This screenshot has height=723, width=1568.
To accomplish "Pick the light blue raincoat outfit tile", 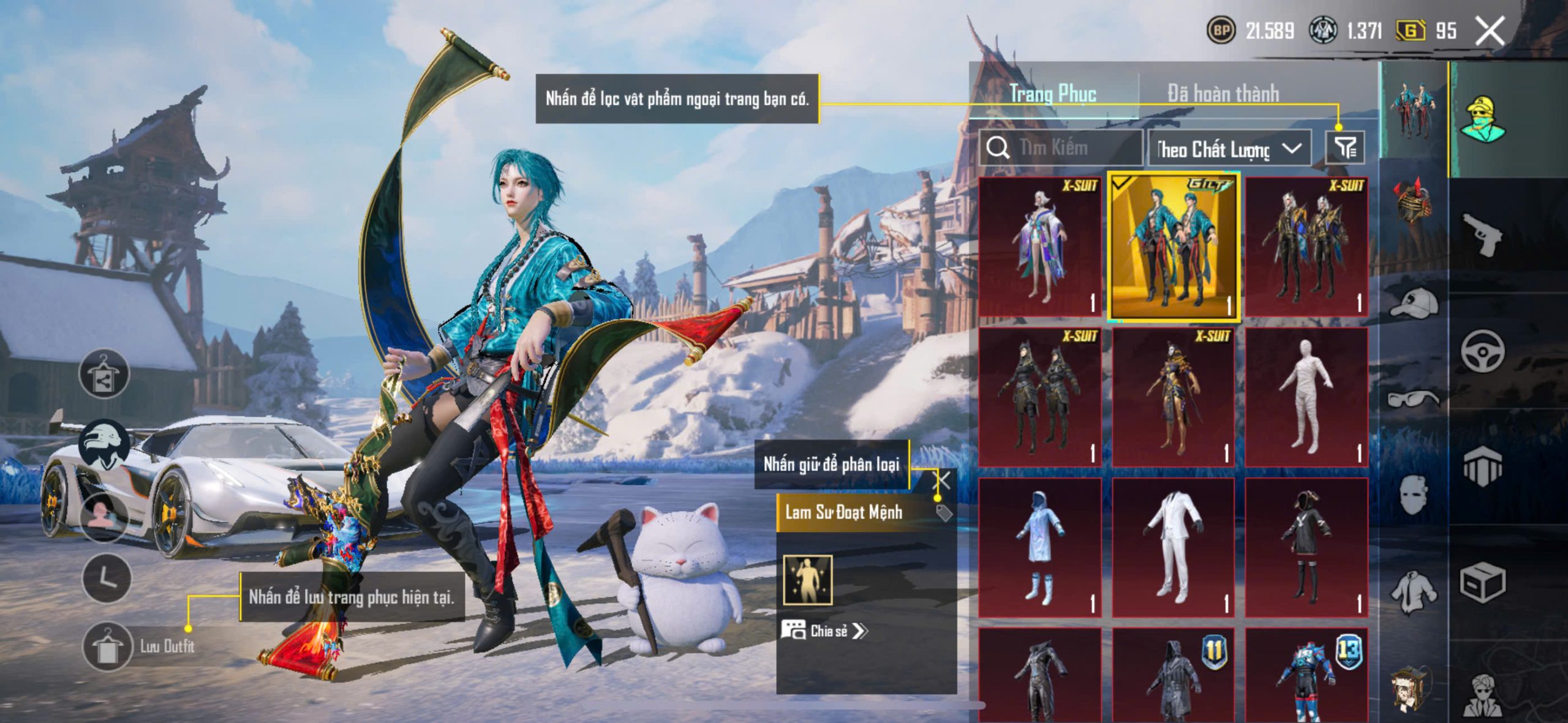I will tap(1039, 547).
